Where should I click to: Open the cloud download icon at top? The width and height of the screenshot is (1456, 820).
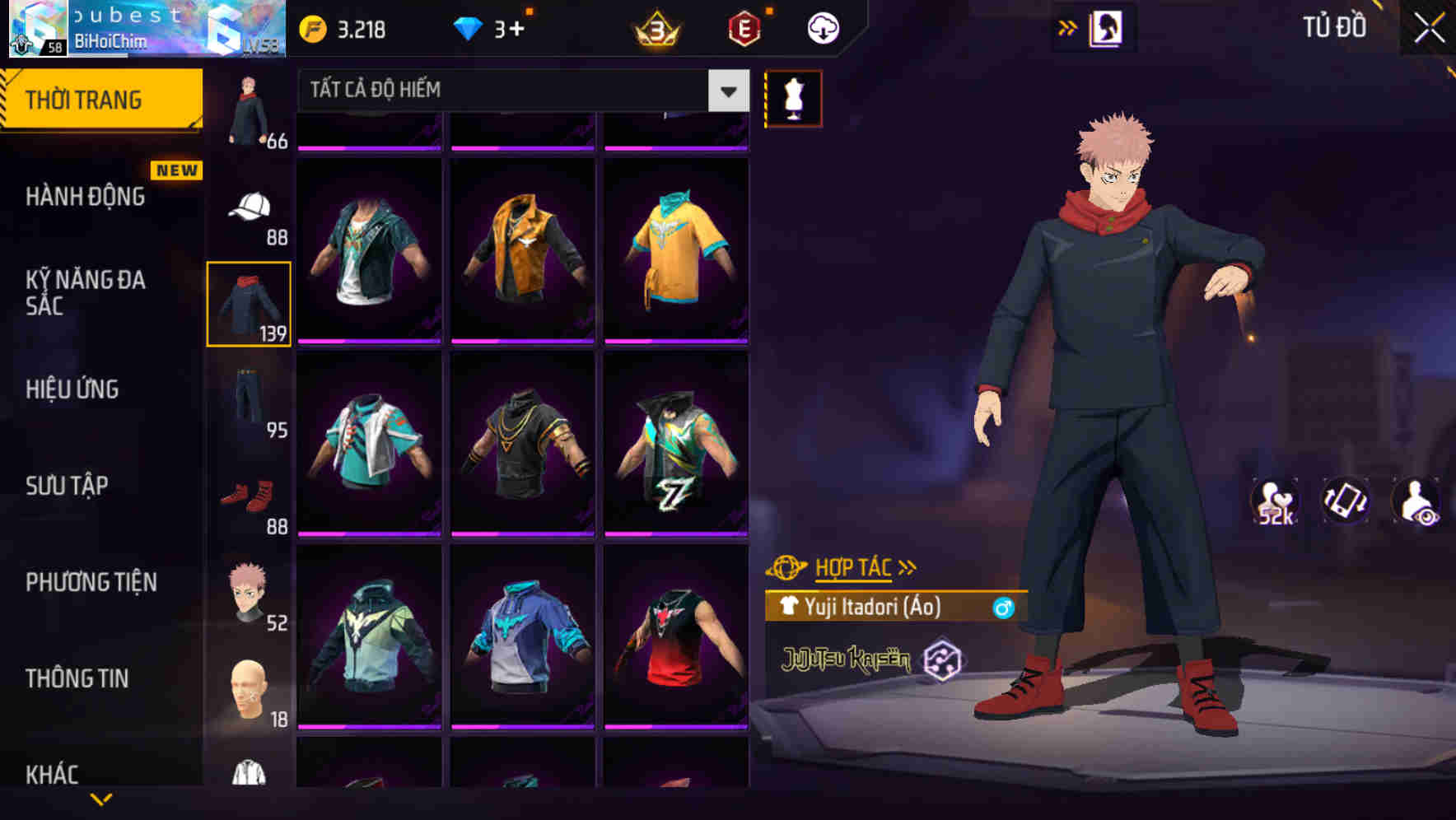click(x=821, y=27)
